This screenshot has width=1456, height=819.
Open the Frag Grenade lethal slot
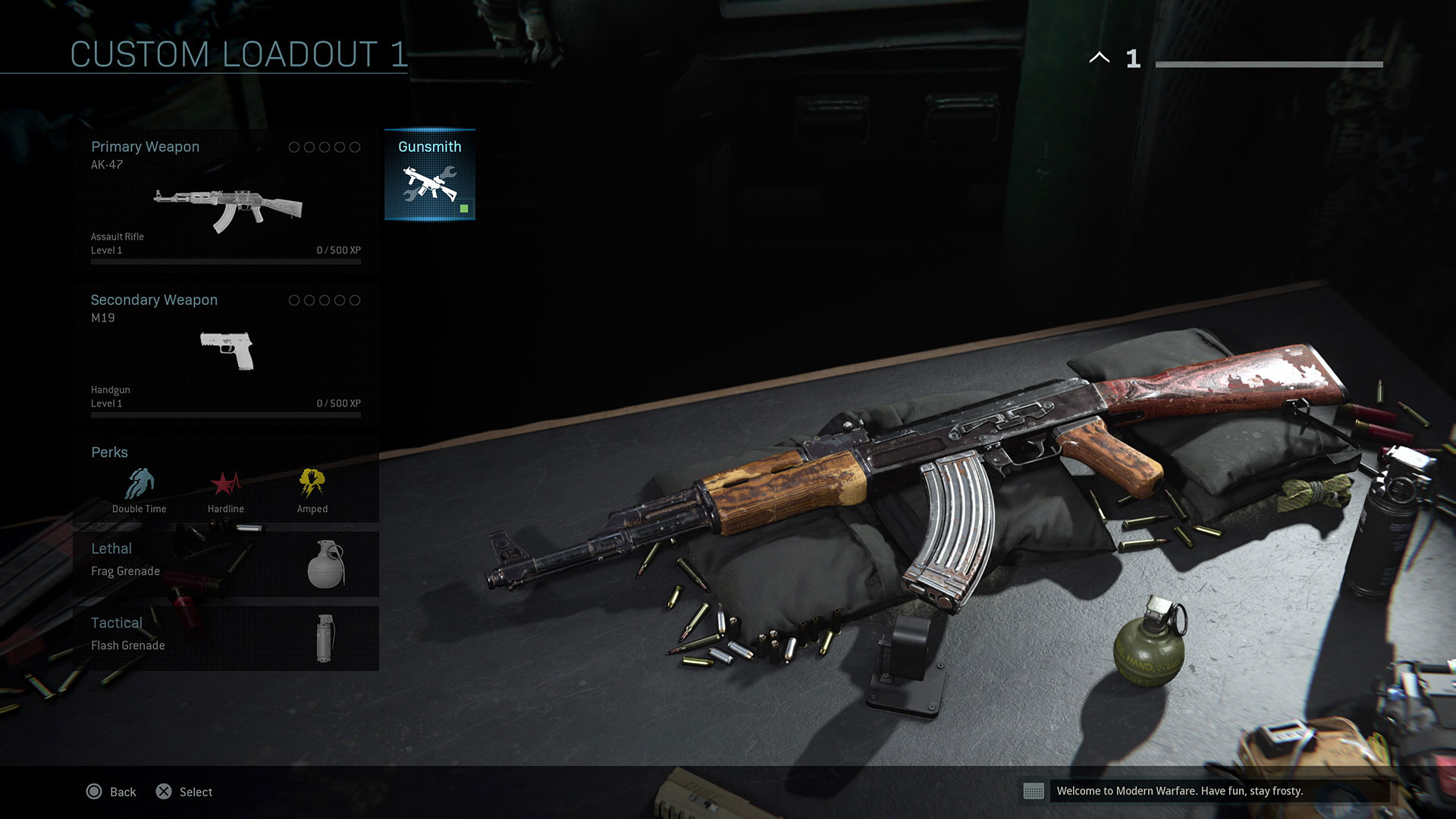point(226,563)
